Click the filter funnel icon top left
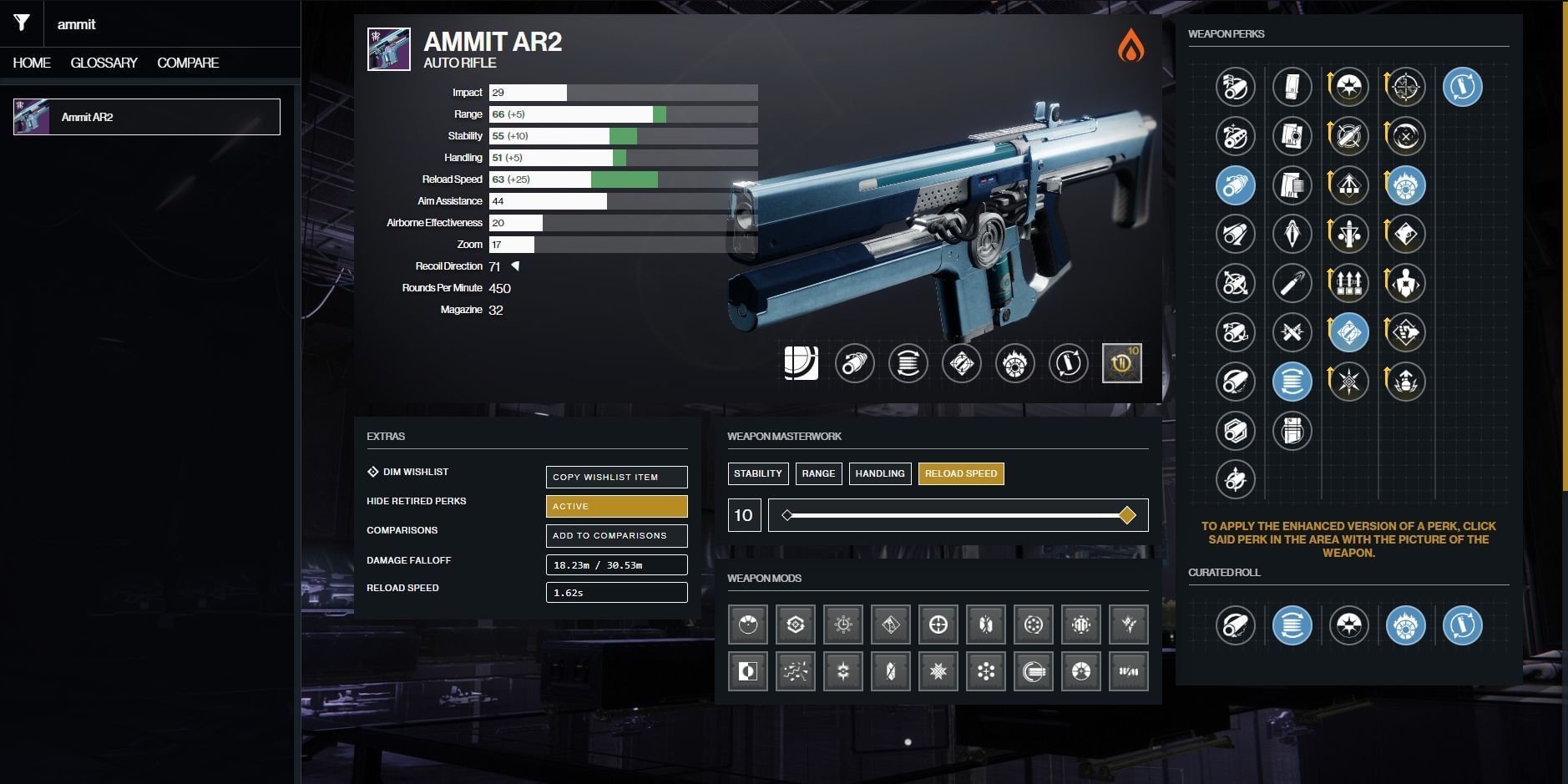 (x=22, y=24)
